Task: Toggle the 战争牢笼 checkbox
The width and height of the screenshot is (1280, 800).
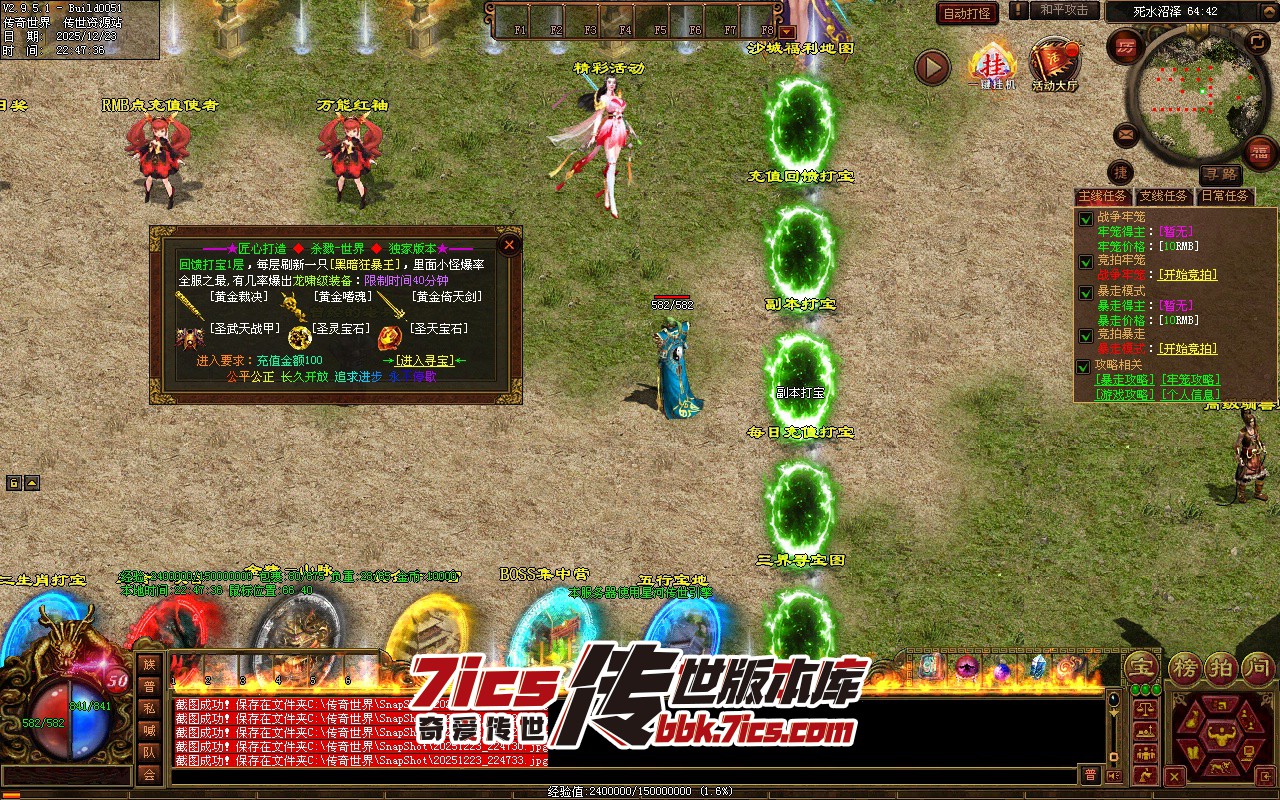Action: [x=1085, y=218]
